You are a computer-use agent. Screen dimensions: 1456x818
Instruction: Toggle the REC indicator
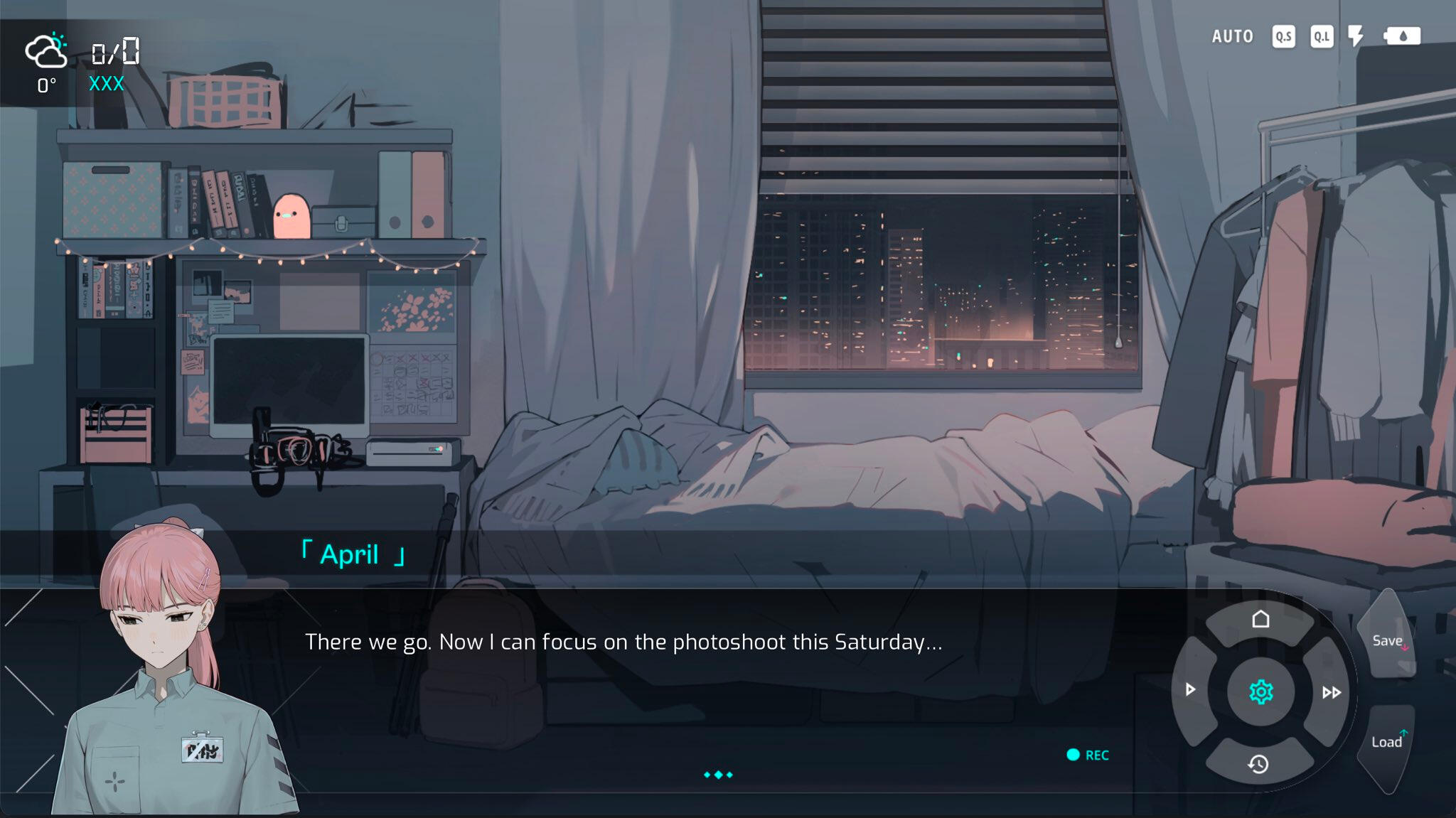pyautogui.click(x=1088, y=755)
